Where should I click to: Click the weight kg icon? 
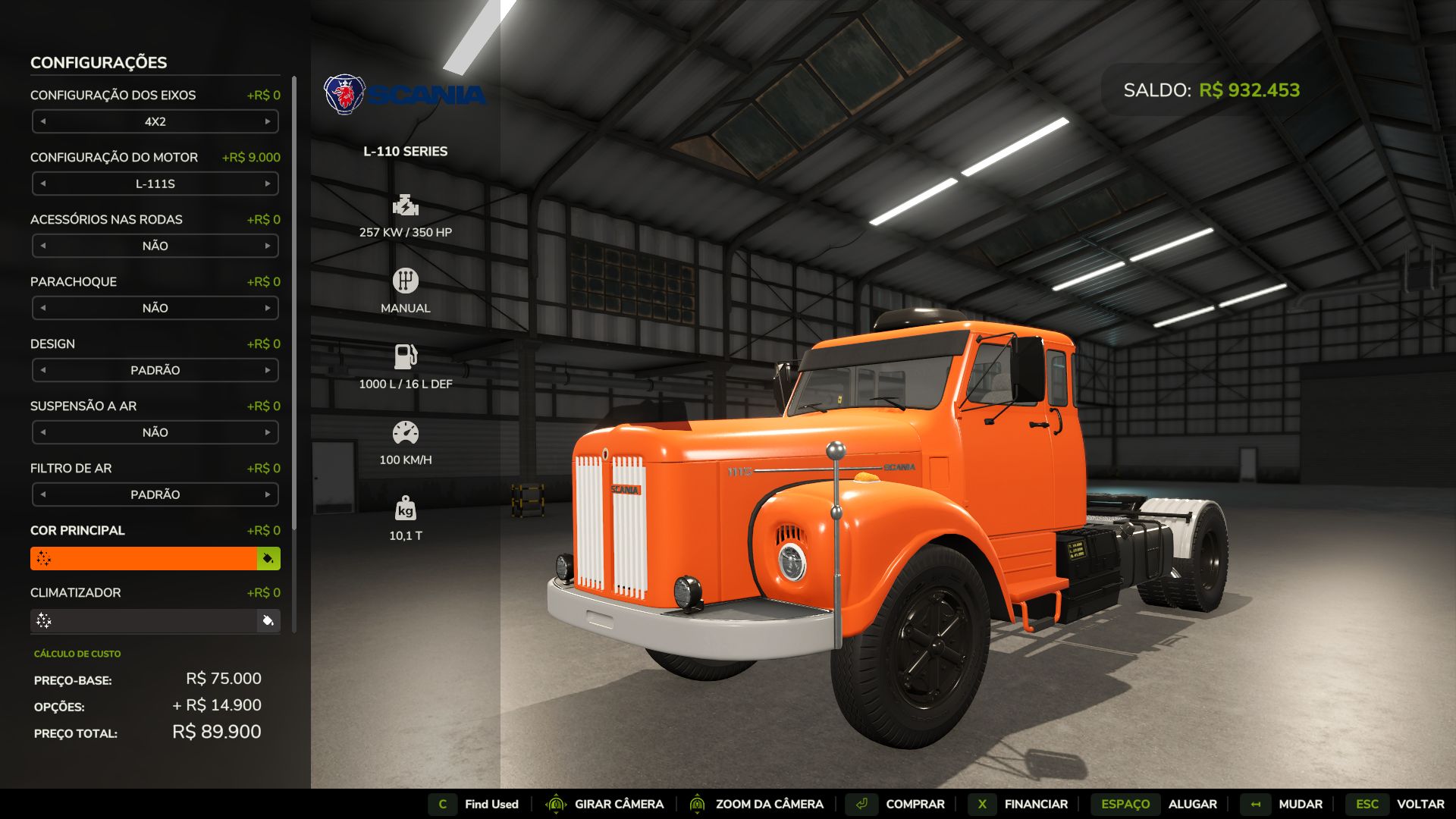(x=406, y=510)
